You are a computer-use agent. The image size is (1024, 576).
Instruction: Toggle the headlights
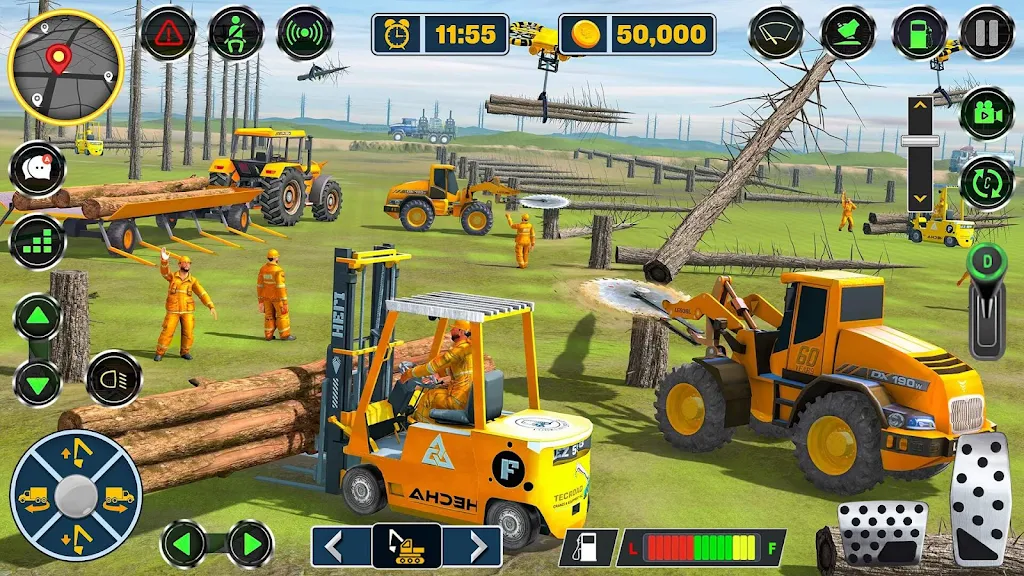(113, 378)
